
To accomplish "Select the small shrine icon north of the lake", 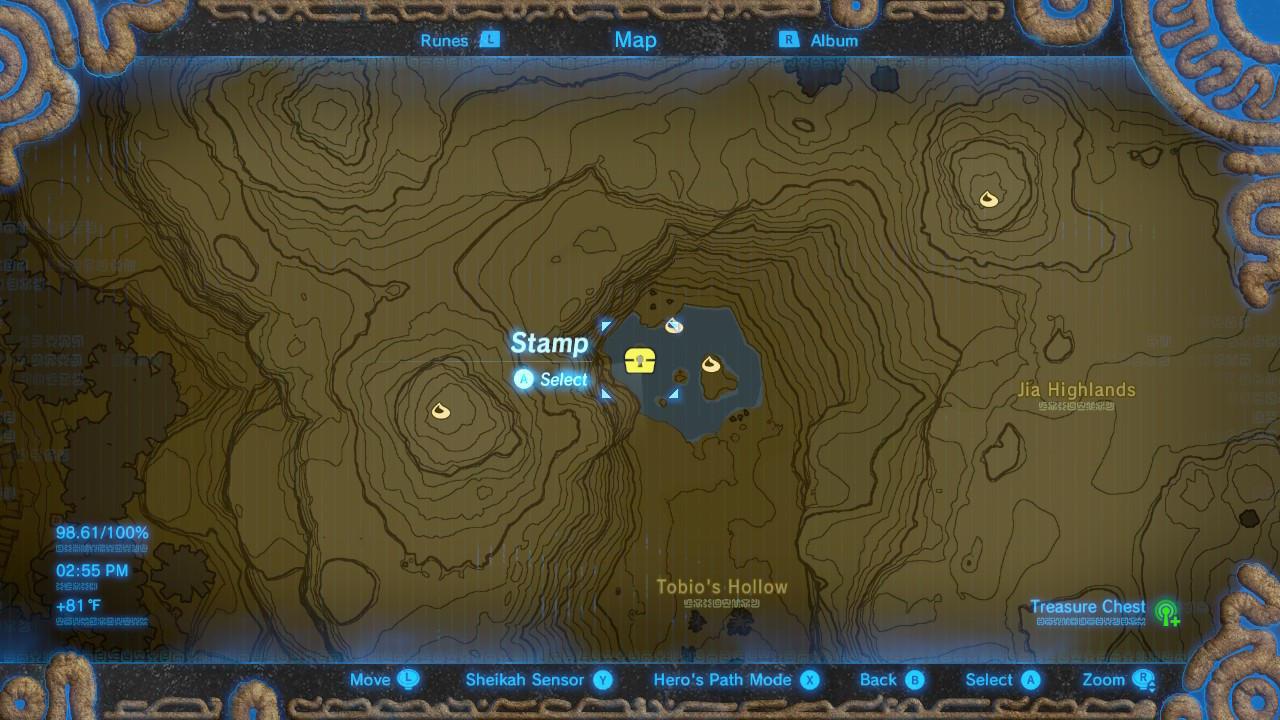I will [672, 323].
